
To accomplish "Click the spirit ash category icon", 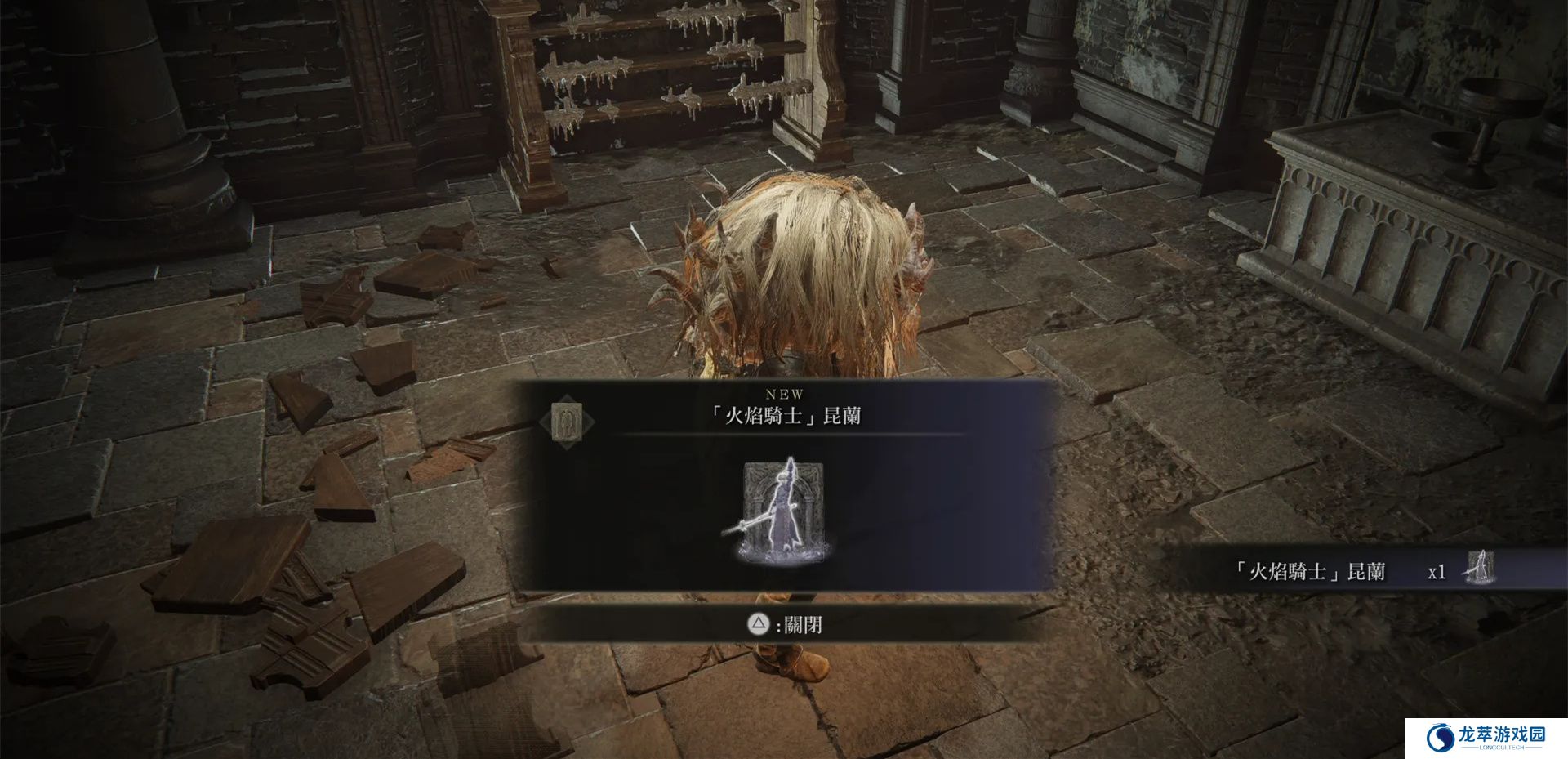I will (x=568, y=421).
